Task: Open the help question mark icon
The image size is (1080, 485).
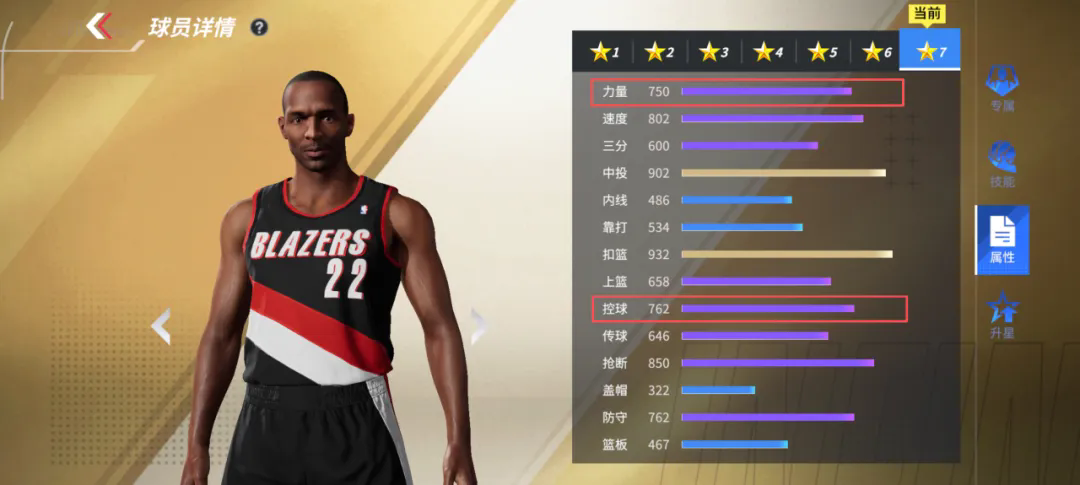Action: click(259, 27)
